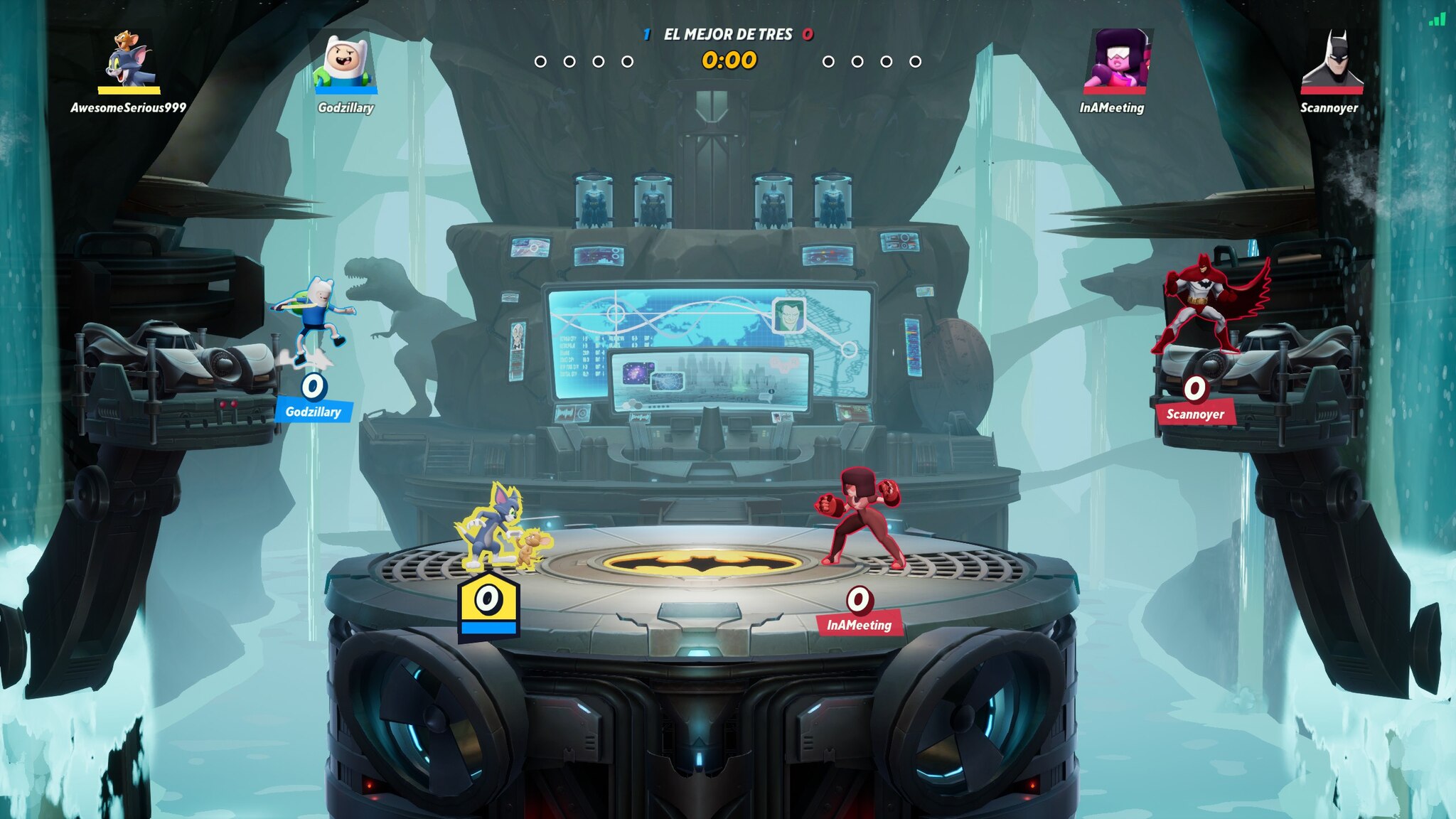Open Scannoyer's Batman portrait
The width and height of the screenshot is (1456, 819).
tap(1332, 60)
